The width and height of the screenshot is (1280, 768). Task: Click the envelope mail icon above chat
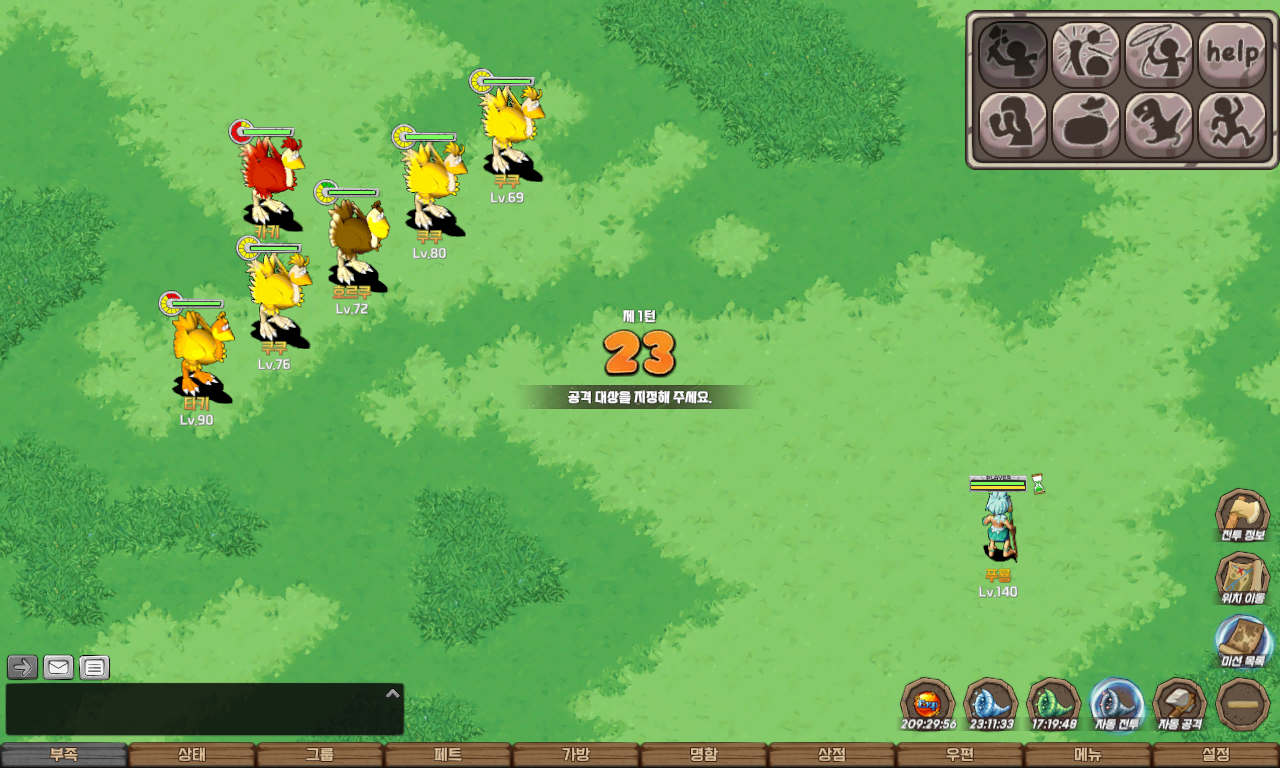click(59, 667)
